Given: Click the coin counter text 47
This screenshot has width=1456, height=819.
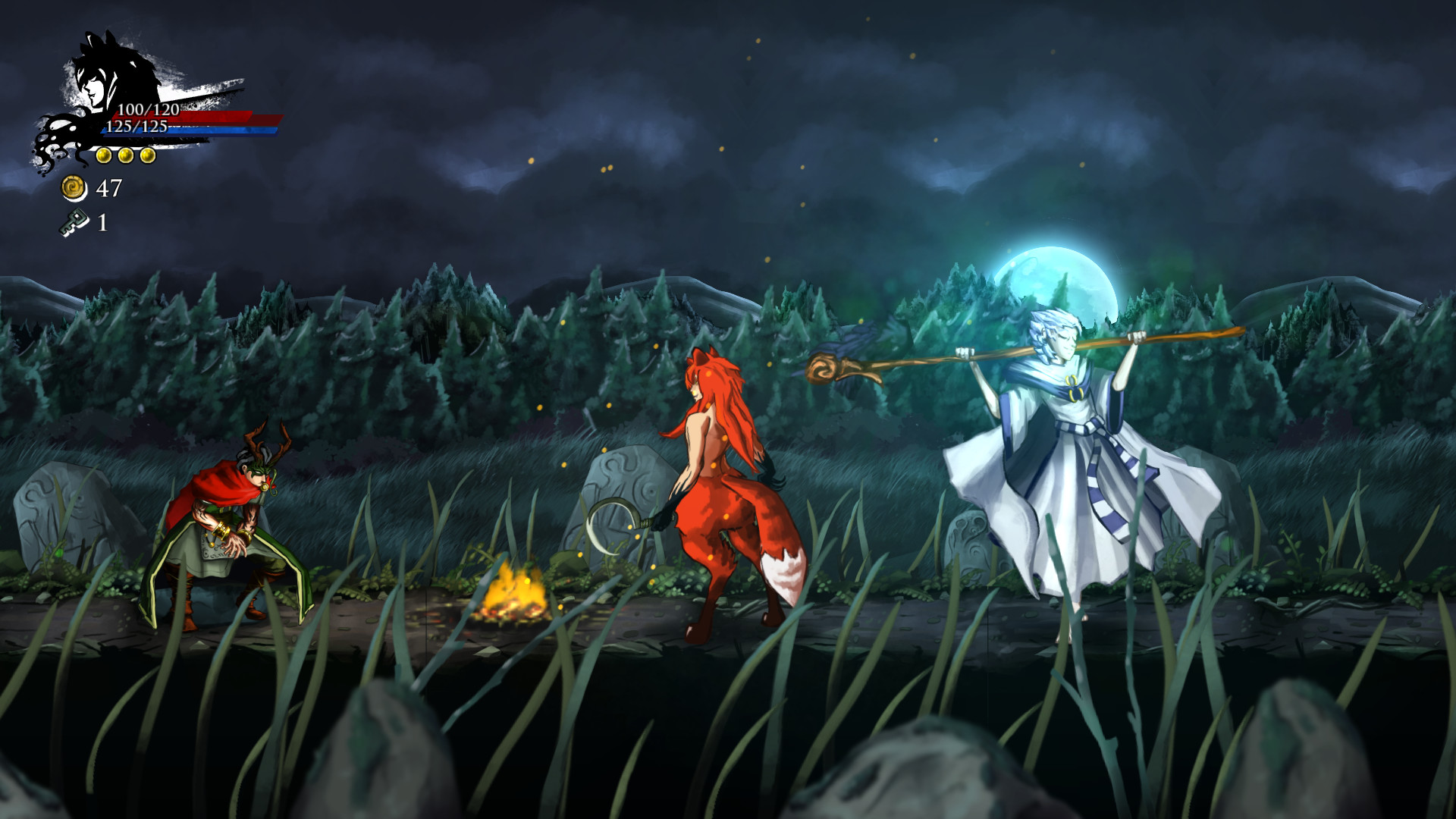Looking at the screenshot, I should click(108, 188).
